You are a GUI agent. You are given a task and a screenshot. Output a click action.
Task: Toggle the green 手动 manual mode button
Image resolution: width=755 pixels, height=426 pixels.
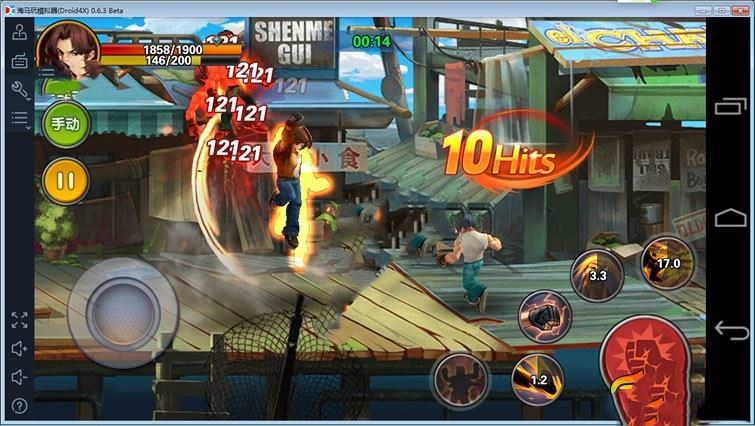click(66, 123)
